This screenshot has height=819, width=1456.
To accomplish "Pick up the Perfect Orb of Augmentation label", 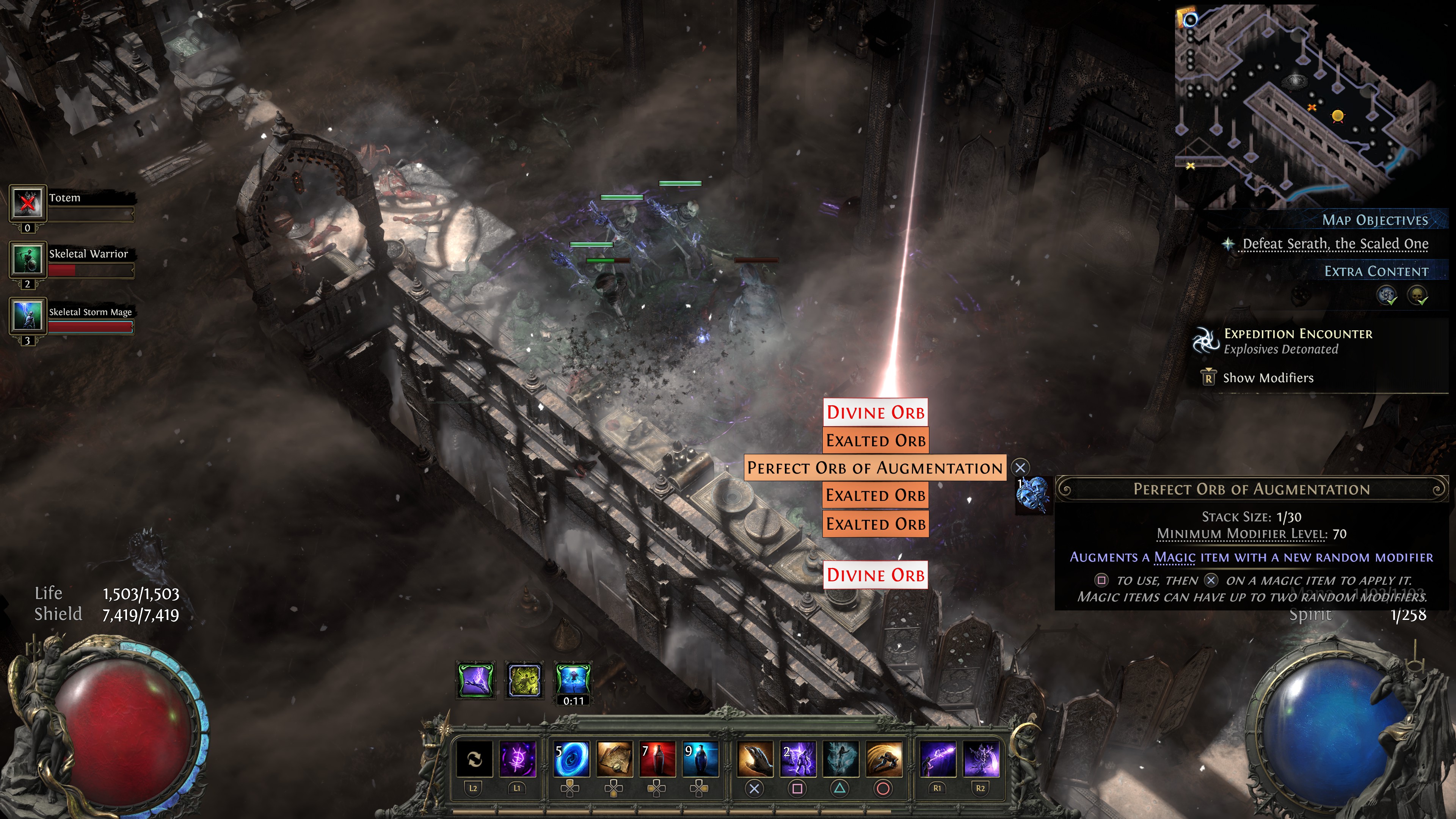I will pyautogui.click(x=874, y=468).
